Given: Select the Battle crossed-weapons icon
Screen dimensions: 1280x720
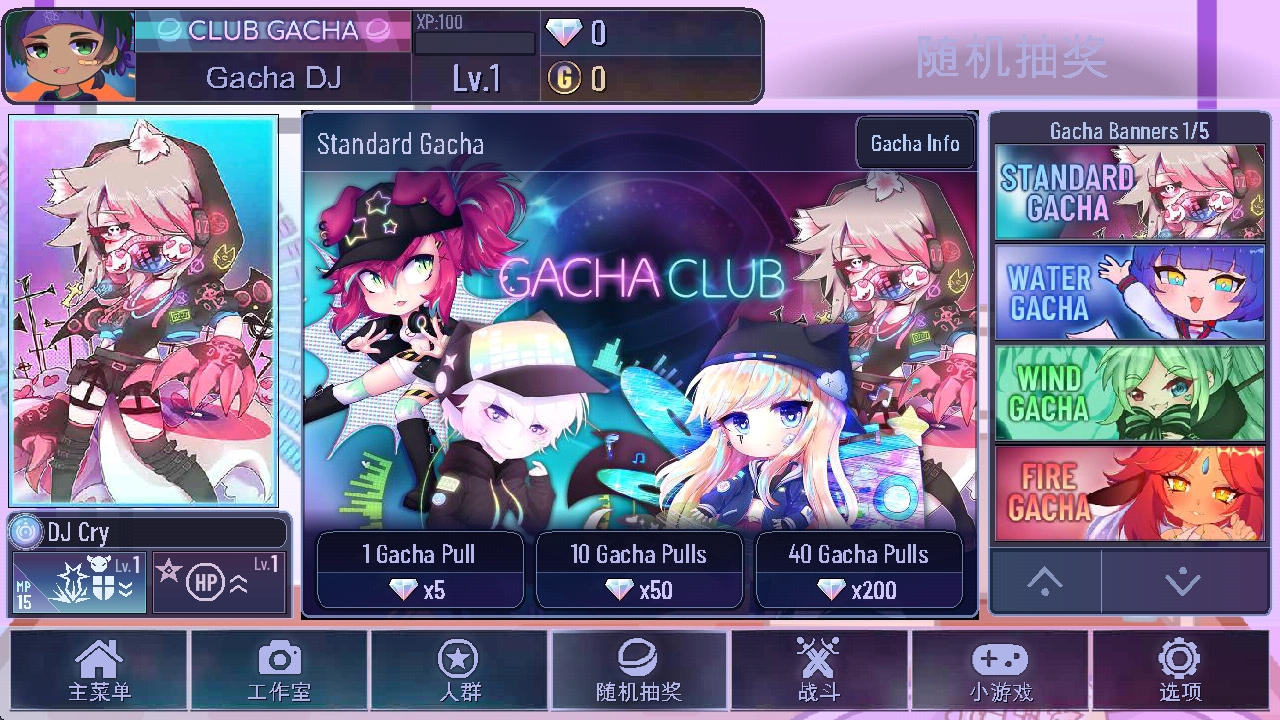Looking at the screenshot, I should click(820, 668).
